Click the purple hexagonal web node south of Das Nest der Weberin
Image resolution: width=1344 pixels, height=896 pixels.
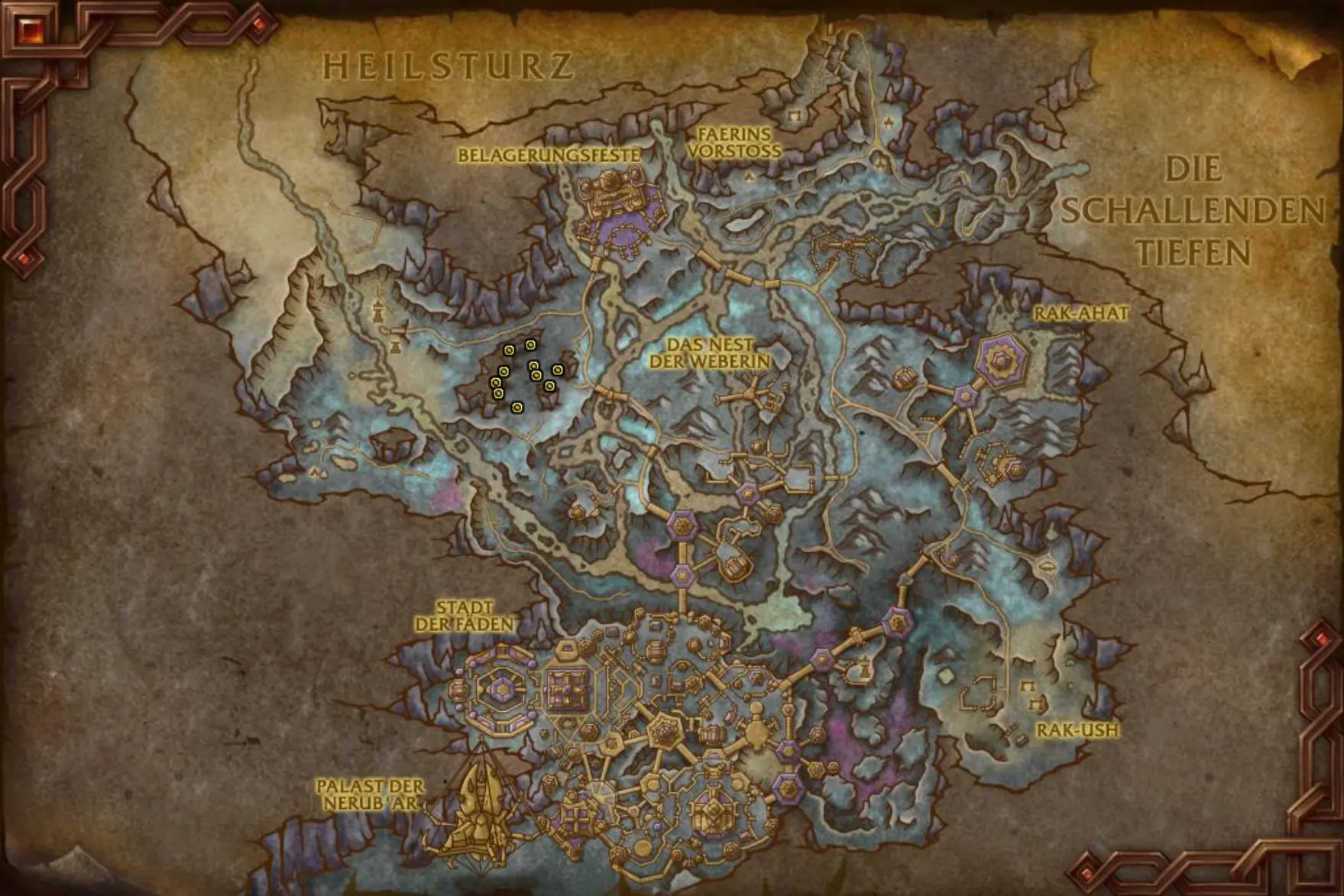click(x=747, y=493)
